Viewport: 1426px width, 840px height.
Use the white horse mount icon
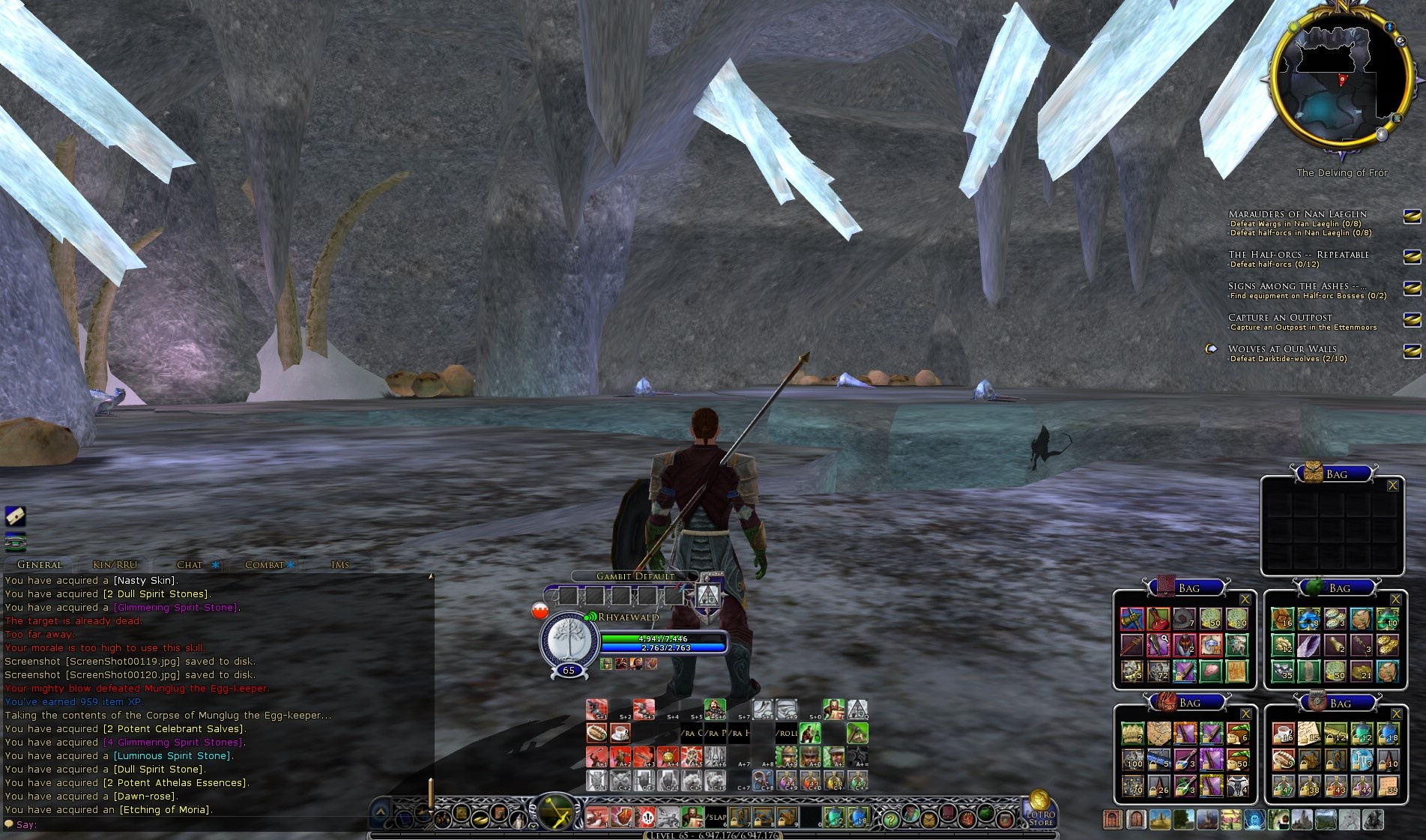pos(1348,820)
